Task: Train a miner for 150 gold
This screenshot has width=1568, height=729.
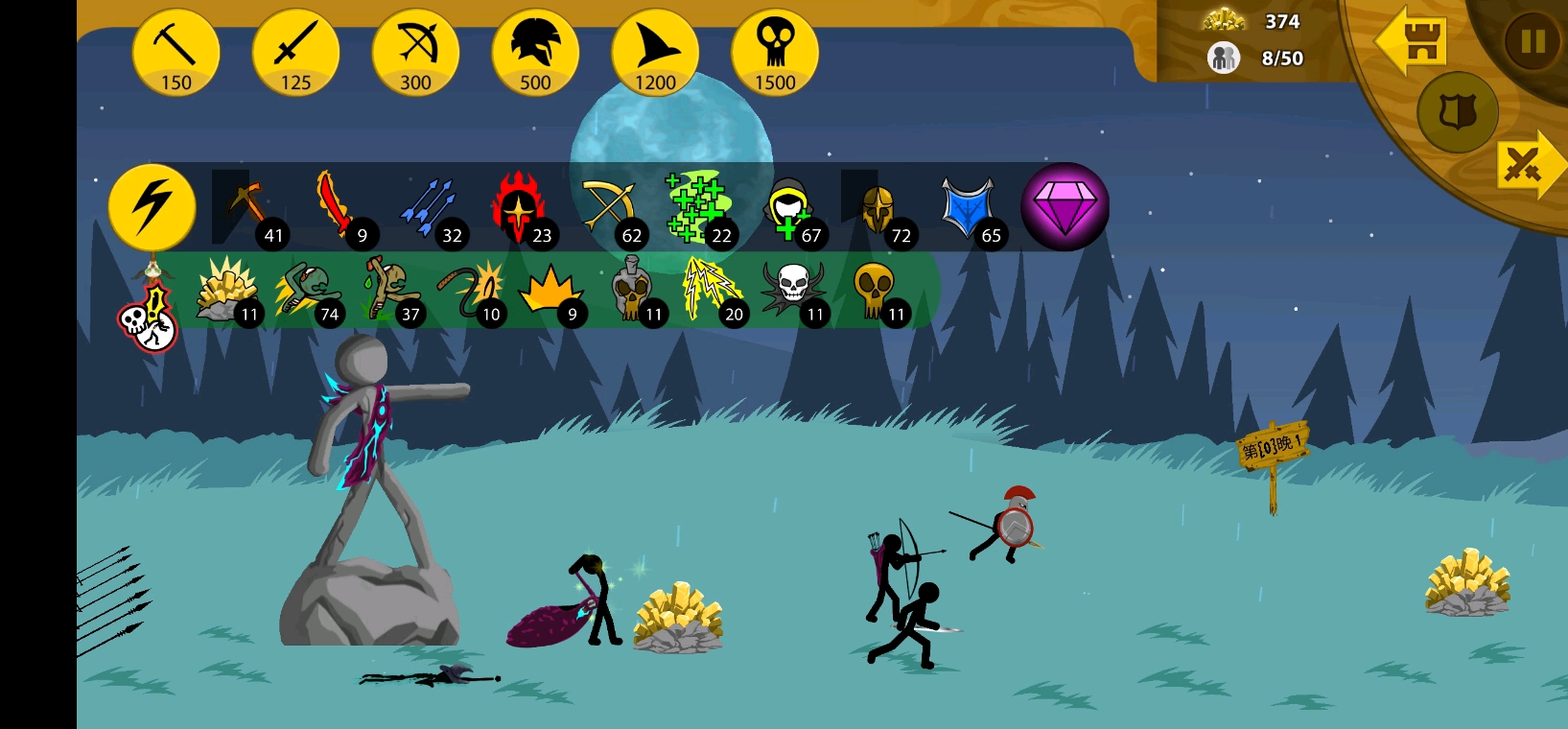Action: 176,53
